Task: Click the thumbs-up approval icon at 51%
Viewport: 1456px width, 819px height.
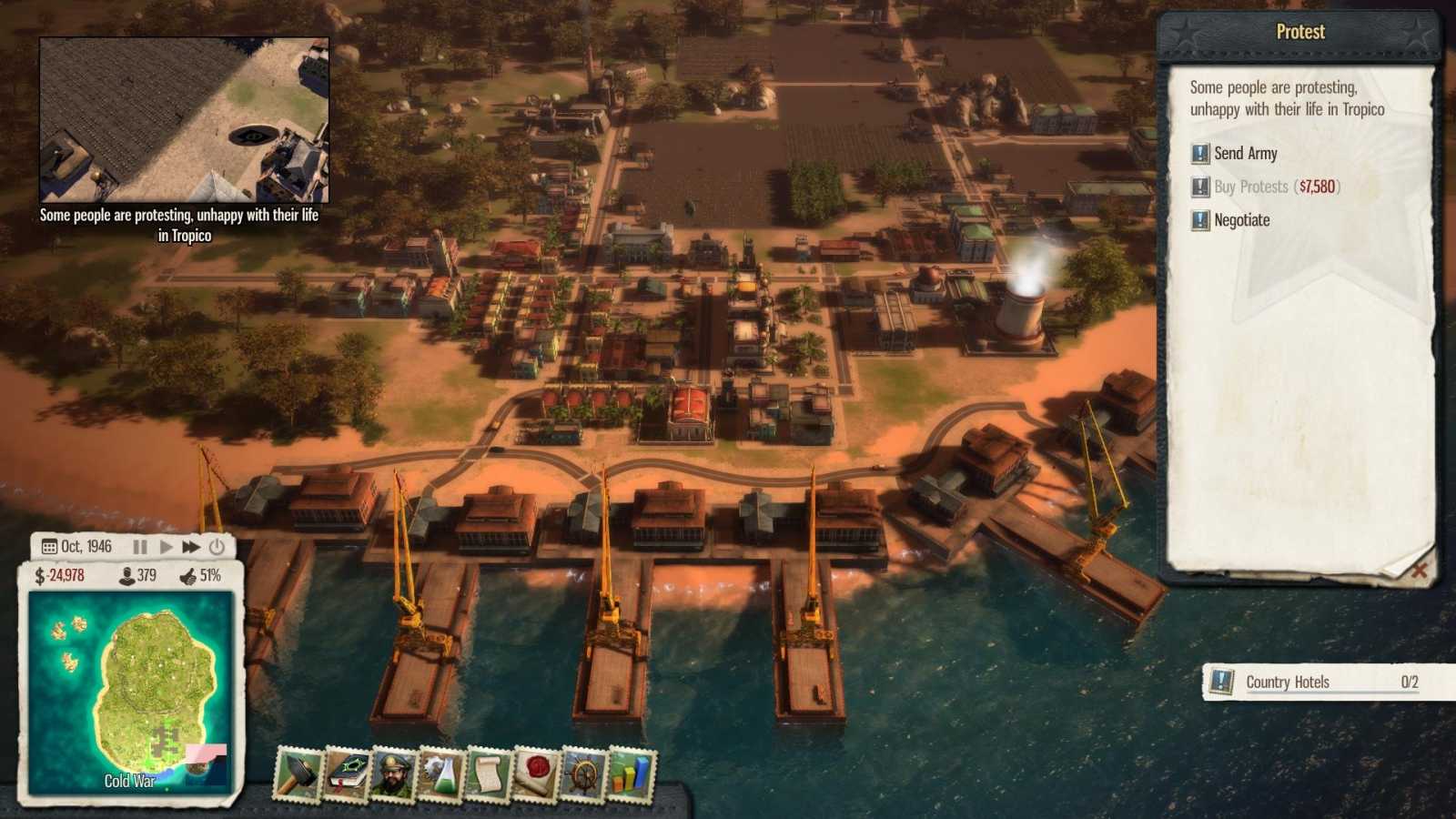Action: (188, 575)
